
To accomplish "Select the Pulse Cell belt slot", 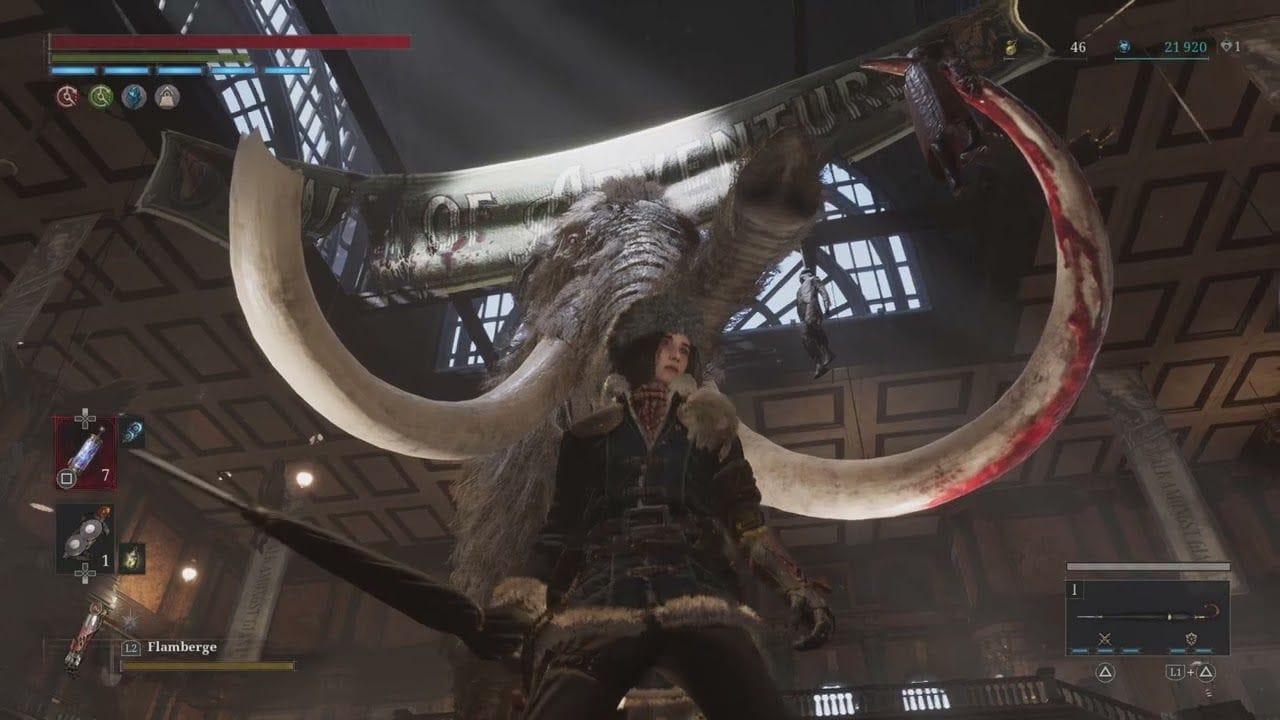I will click(85, 452).
